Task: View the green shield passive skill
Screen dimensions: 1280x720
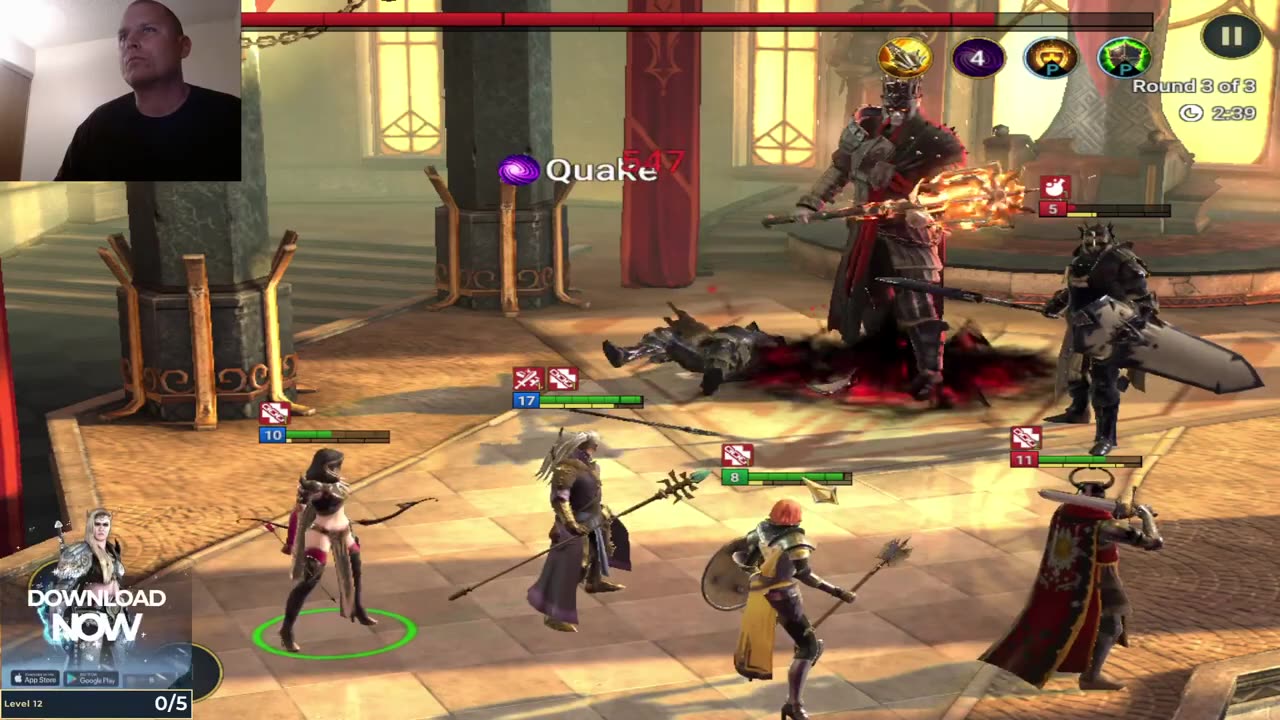Action: pyautogui.click(x=1123, y=58)
